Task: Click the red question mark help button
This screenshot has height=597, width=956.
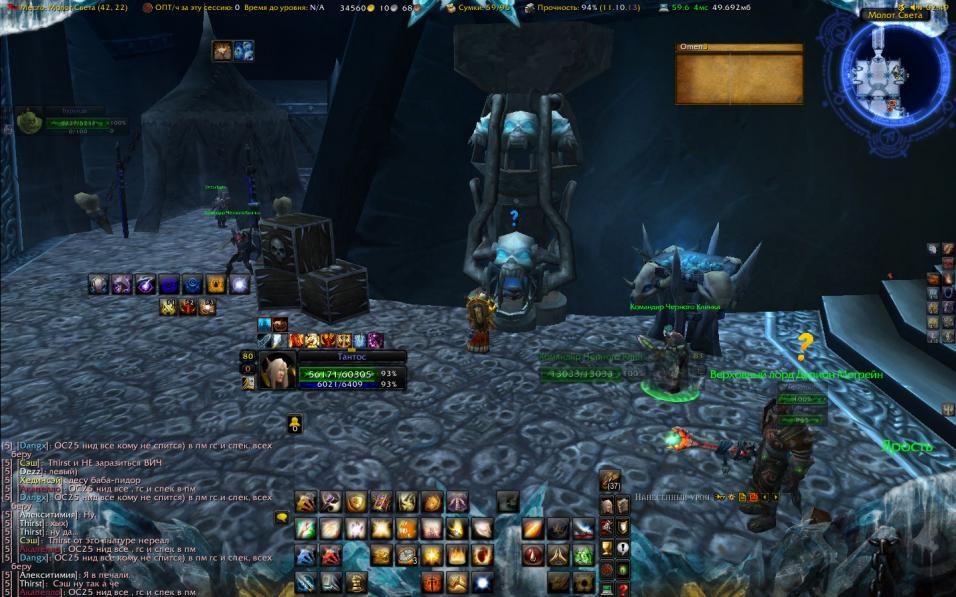Action: (623, 589)
